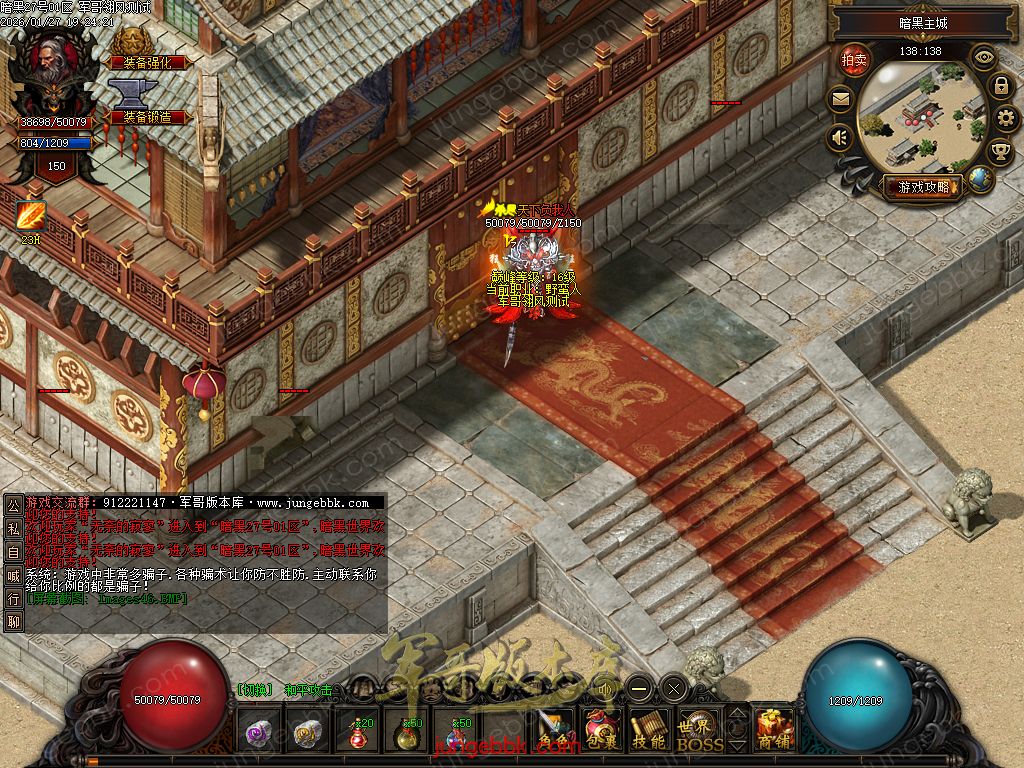The width and height of the screenshot is (1024, 768).
Task: Toggle the eye visibility icon
Action: click(x=984, y=57)
